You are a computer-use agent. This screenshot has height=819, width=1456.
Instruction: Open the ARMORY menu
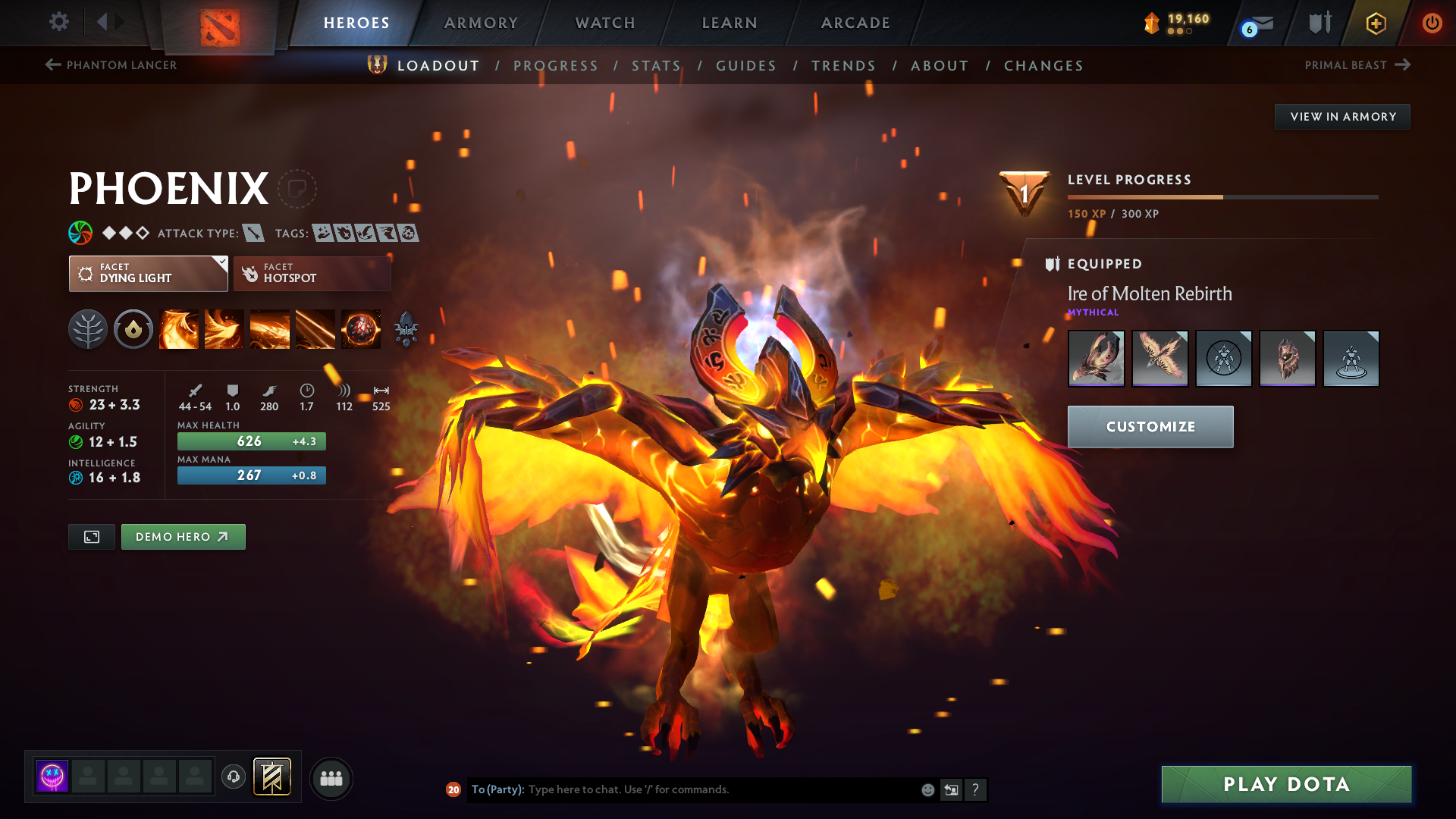click(481, 23)
